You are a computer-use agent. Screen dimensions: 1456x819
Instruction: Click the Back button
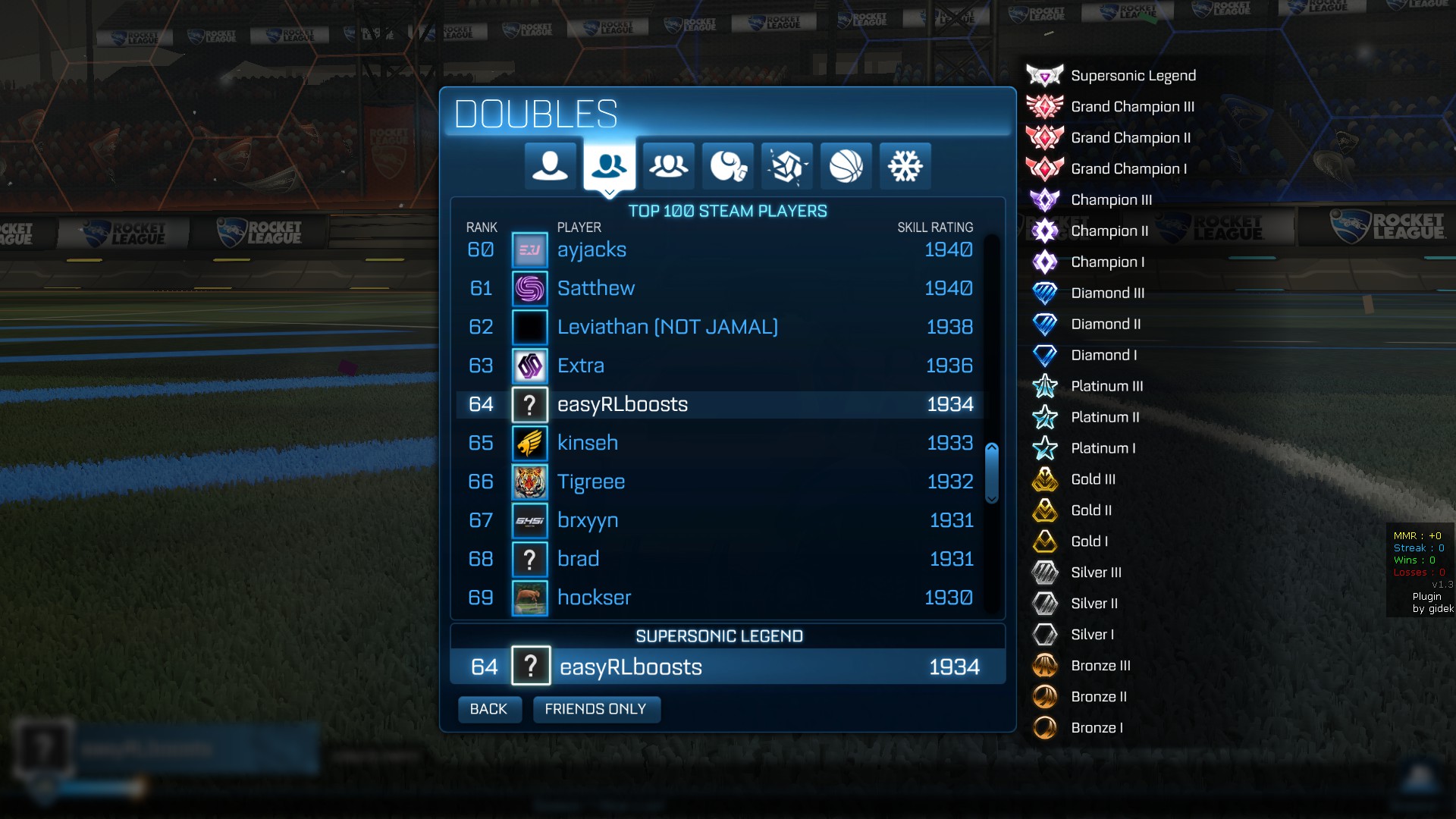(489, 709)
